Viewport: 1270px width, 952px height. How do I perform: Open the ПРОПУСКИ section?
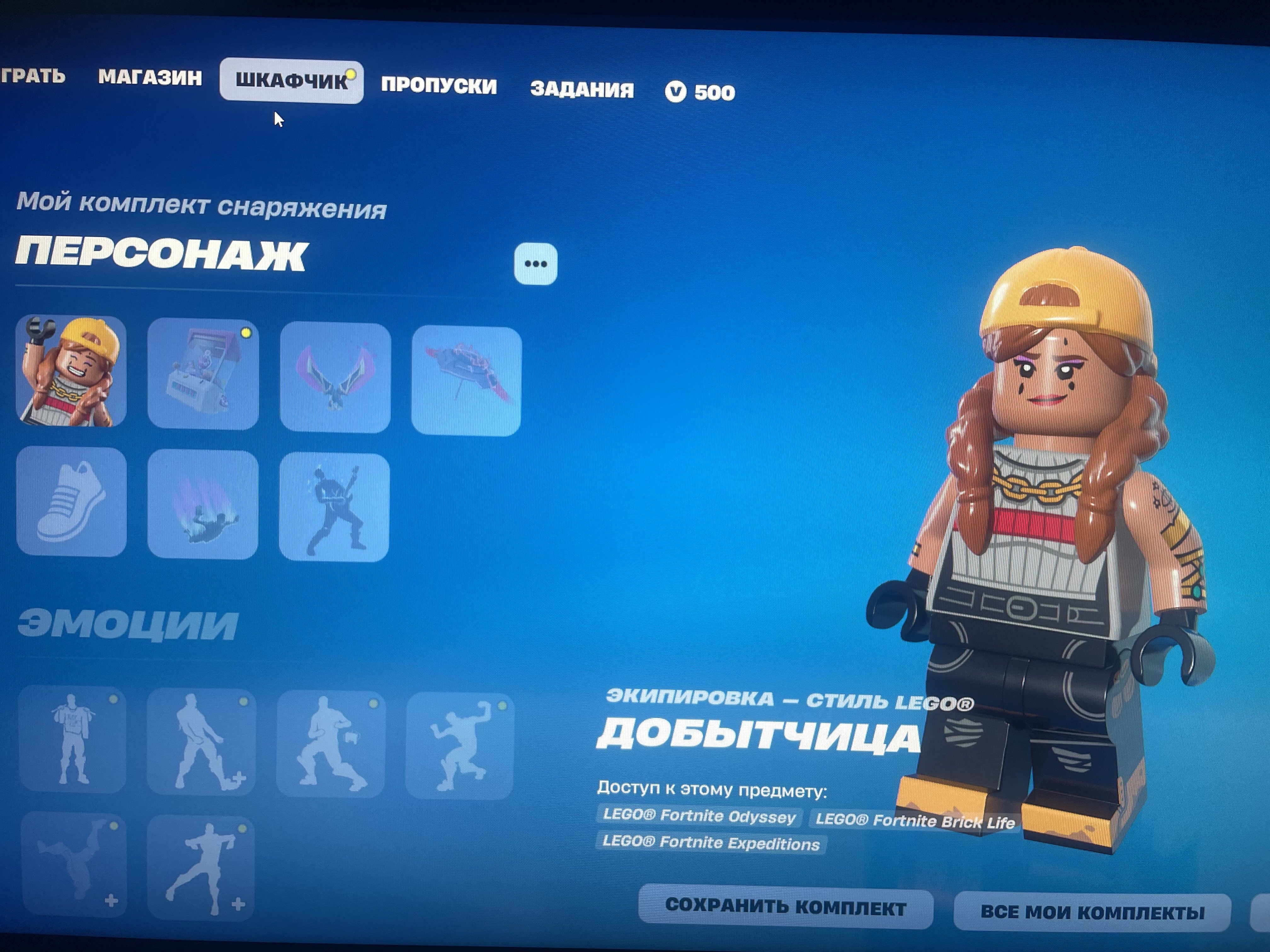pos(439,85)
